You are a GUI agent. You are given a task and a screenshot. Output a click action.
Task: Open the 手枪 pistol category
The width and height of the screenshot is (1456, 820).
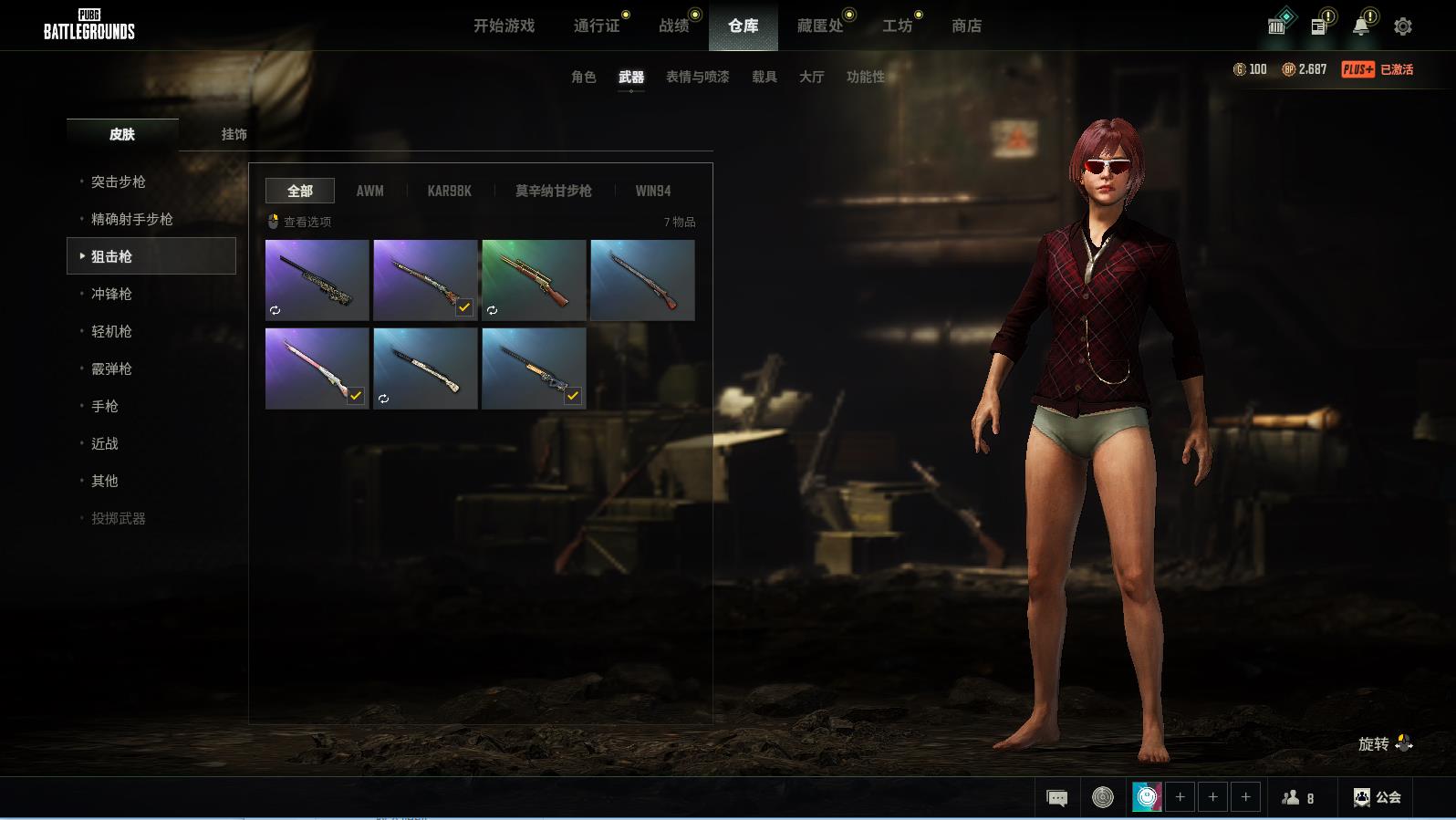pos(105,406)
